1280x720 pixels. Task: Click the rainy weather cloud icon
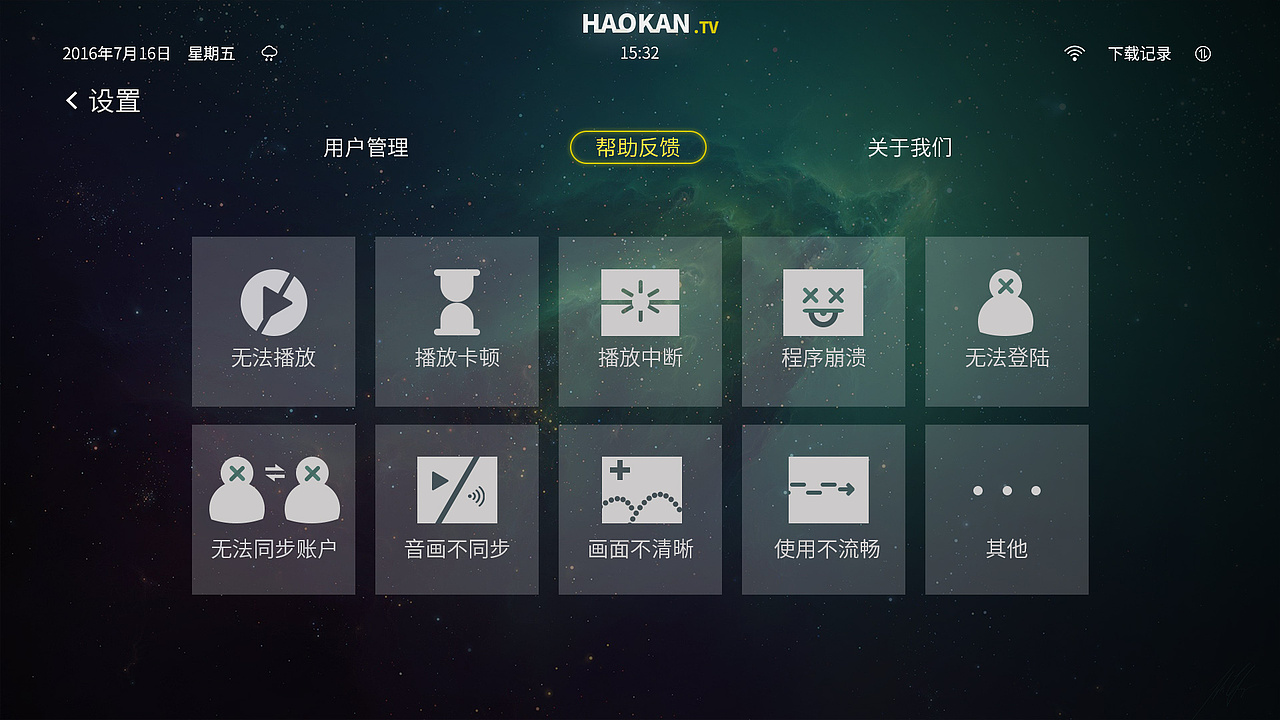tap(268, 53)
